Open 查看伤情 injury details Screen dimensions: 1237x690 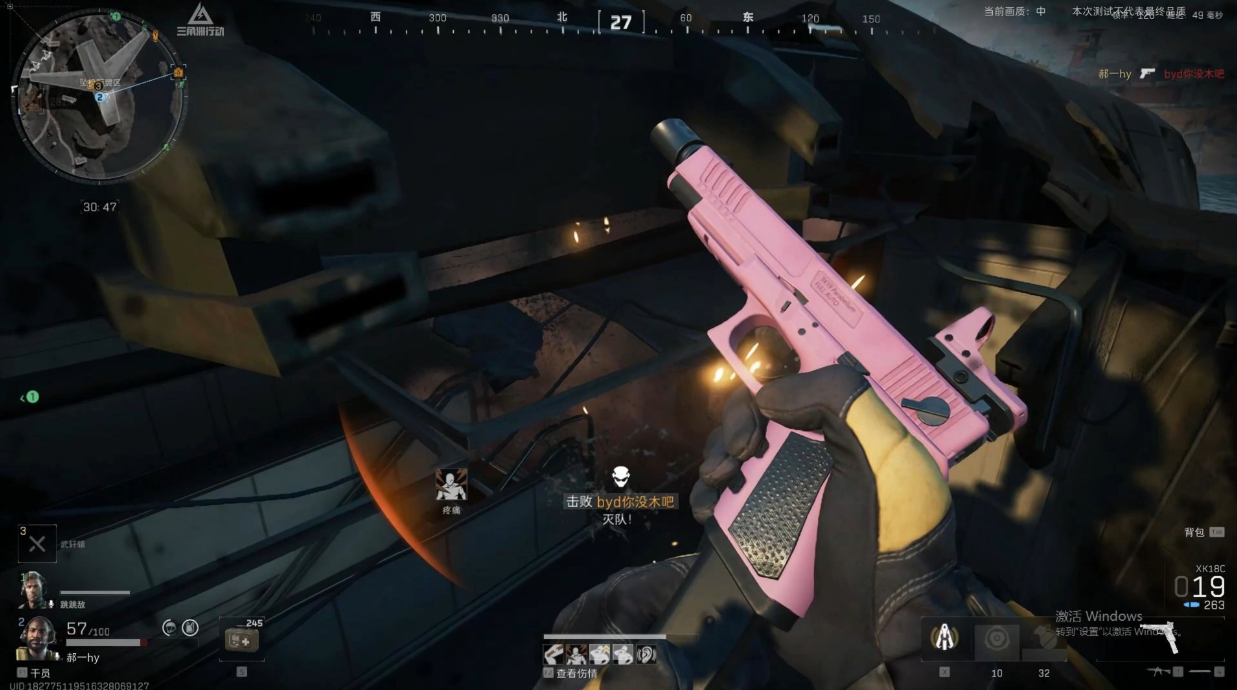(575, 673)
